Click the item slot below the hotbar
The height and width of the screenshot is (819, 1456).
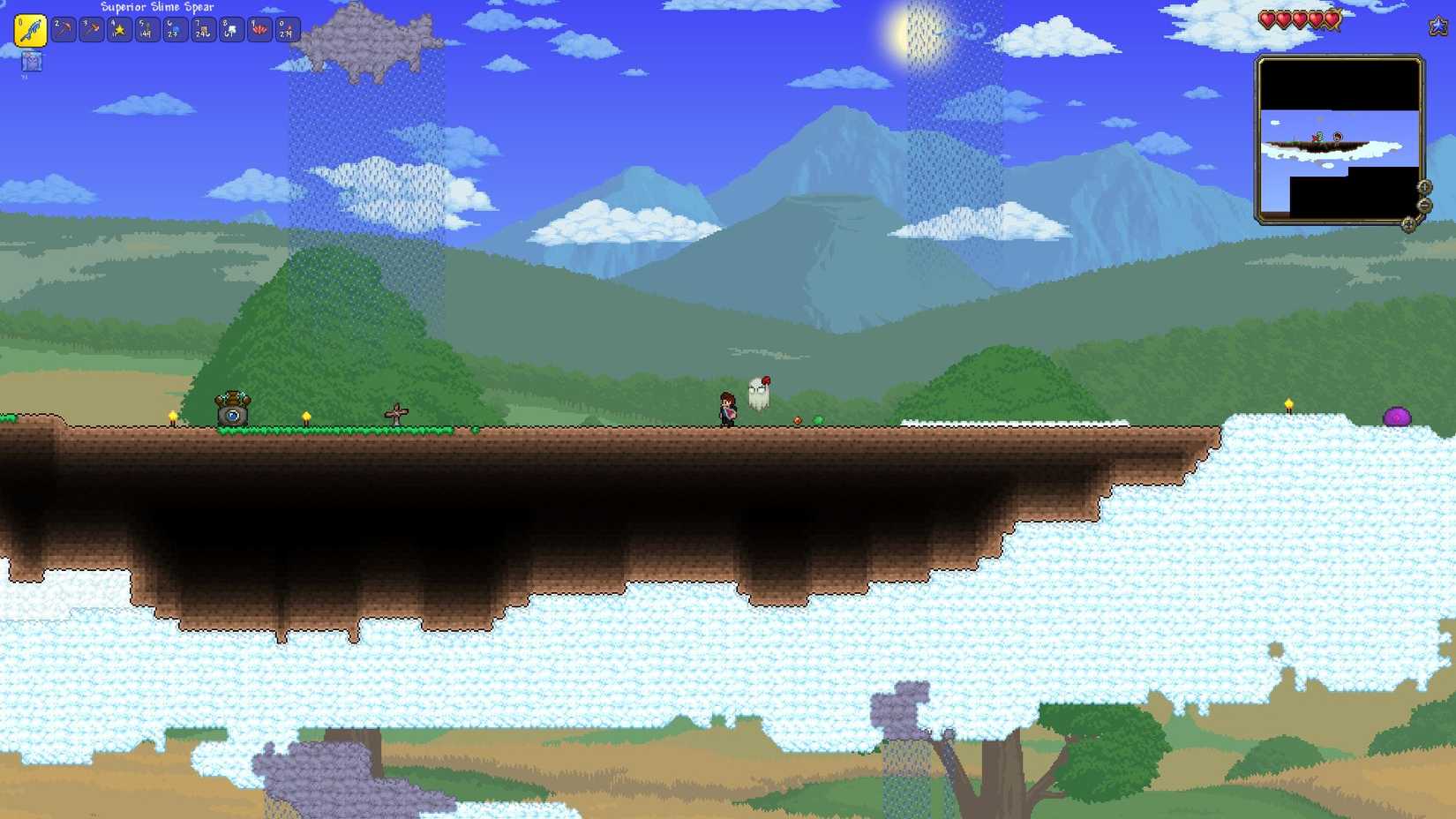(x=32, y=62)
